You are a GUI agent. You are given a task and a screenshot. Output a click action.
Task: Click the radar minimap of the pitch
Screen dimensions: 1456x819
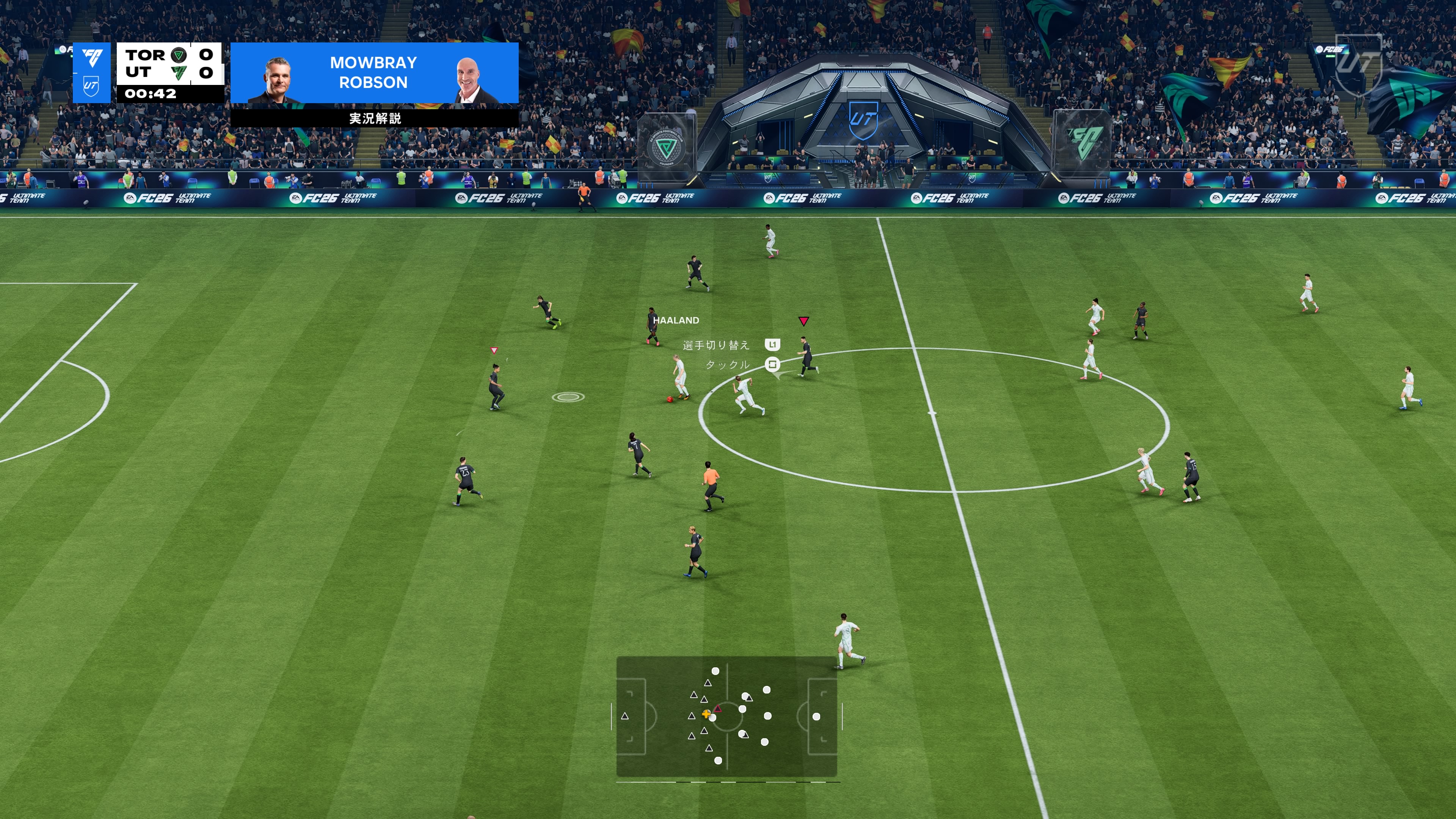tap(726, 716)
